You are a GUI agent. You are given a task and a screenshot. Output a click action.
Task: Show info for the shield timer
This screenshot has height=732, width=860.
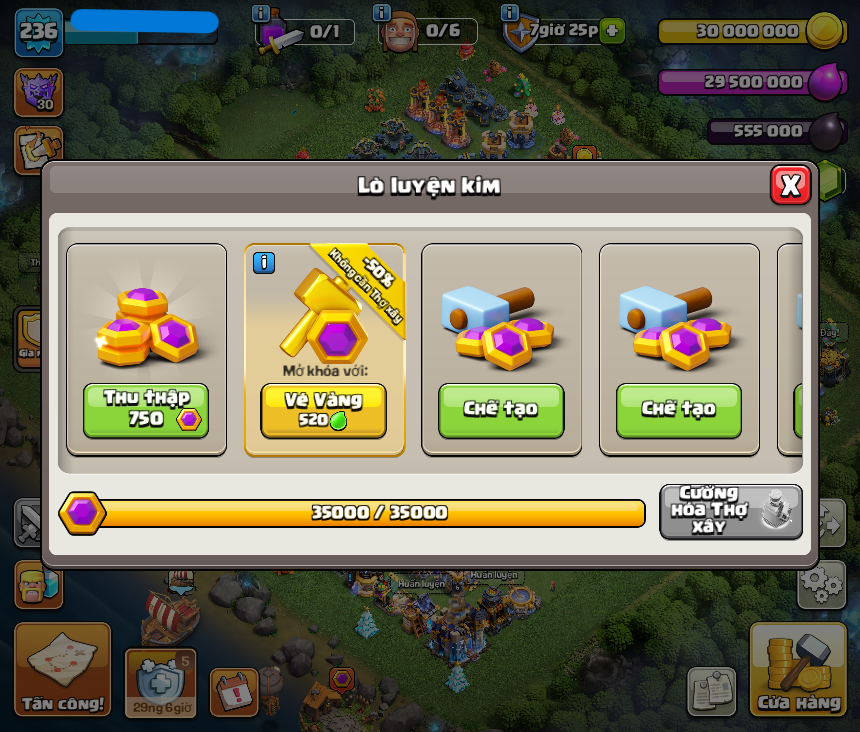pyautogui.click(x=510, y=13)
